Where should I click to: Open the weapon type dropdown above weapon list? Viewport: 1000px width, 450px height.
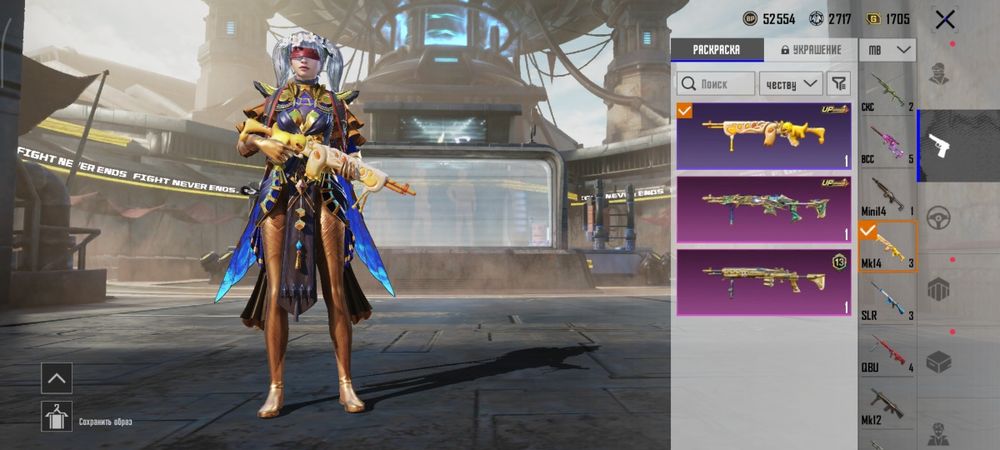[x=888, y=50]
